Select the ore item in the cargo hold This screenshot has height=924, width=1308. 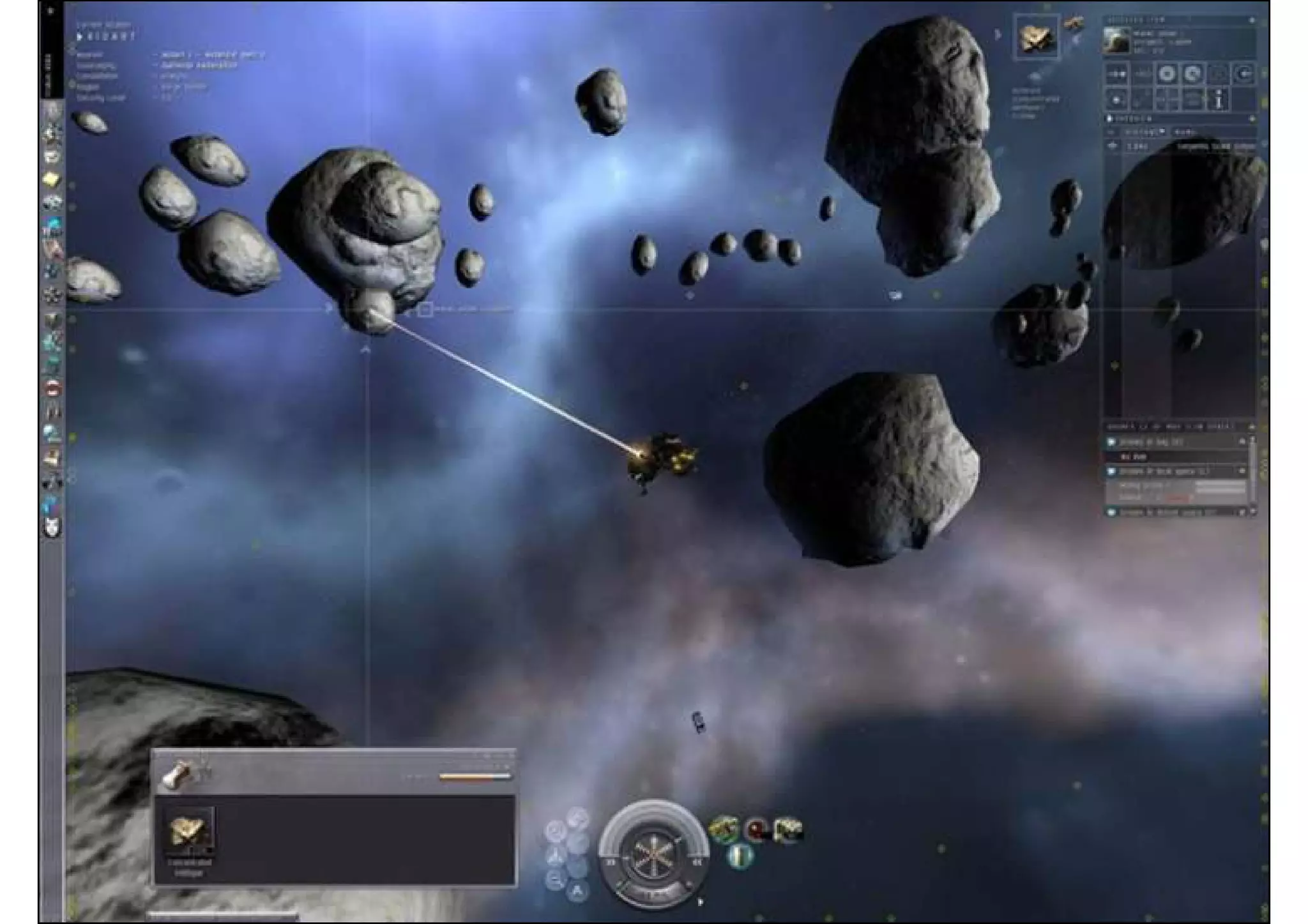[x=189, y=831]
